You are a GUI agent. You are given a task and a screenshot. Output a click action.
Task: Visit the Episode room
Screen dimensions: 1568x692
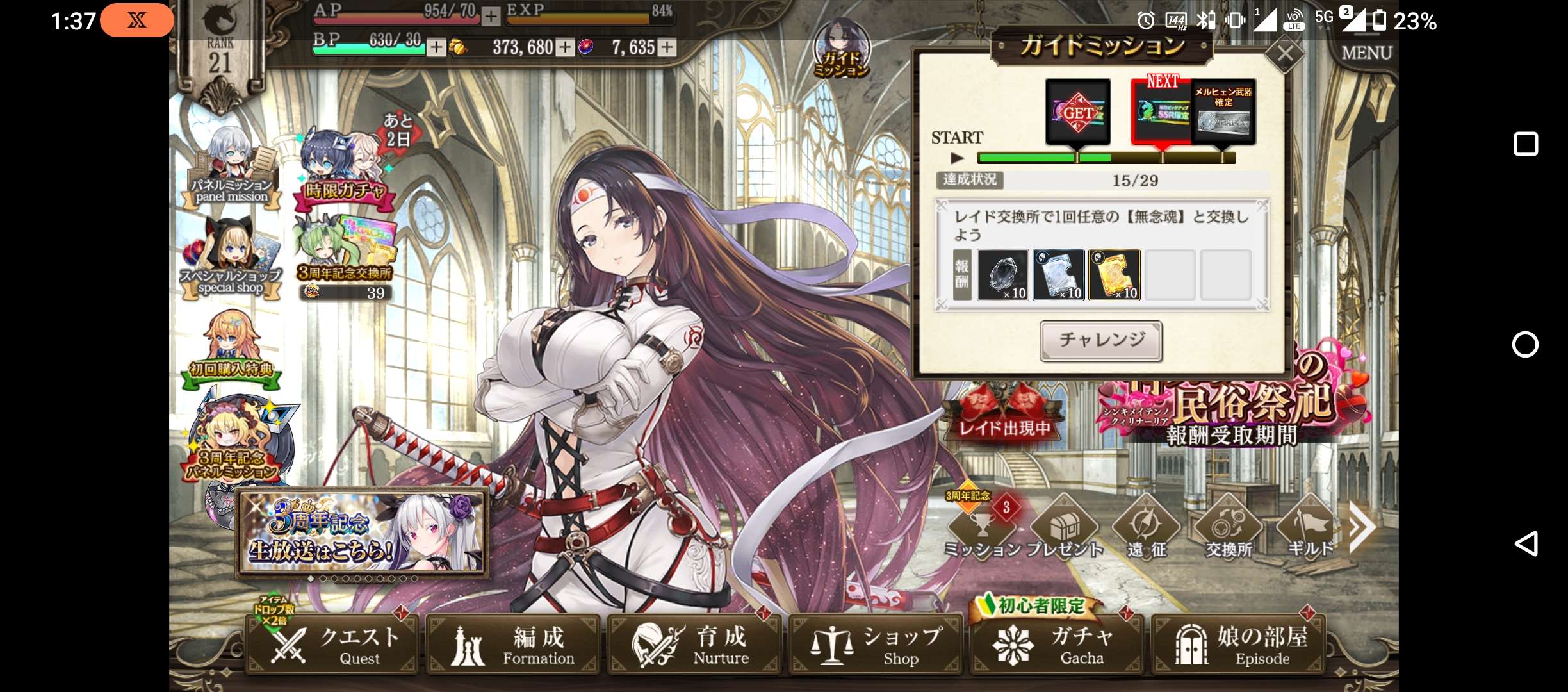(1239, 645)
